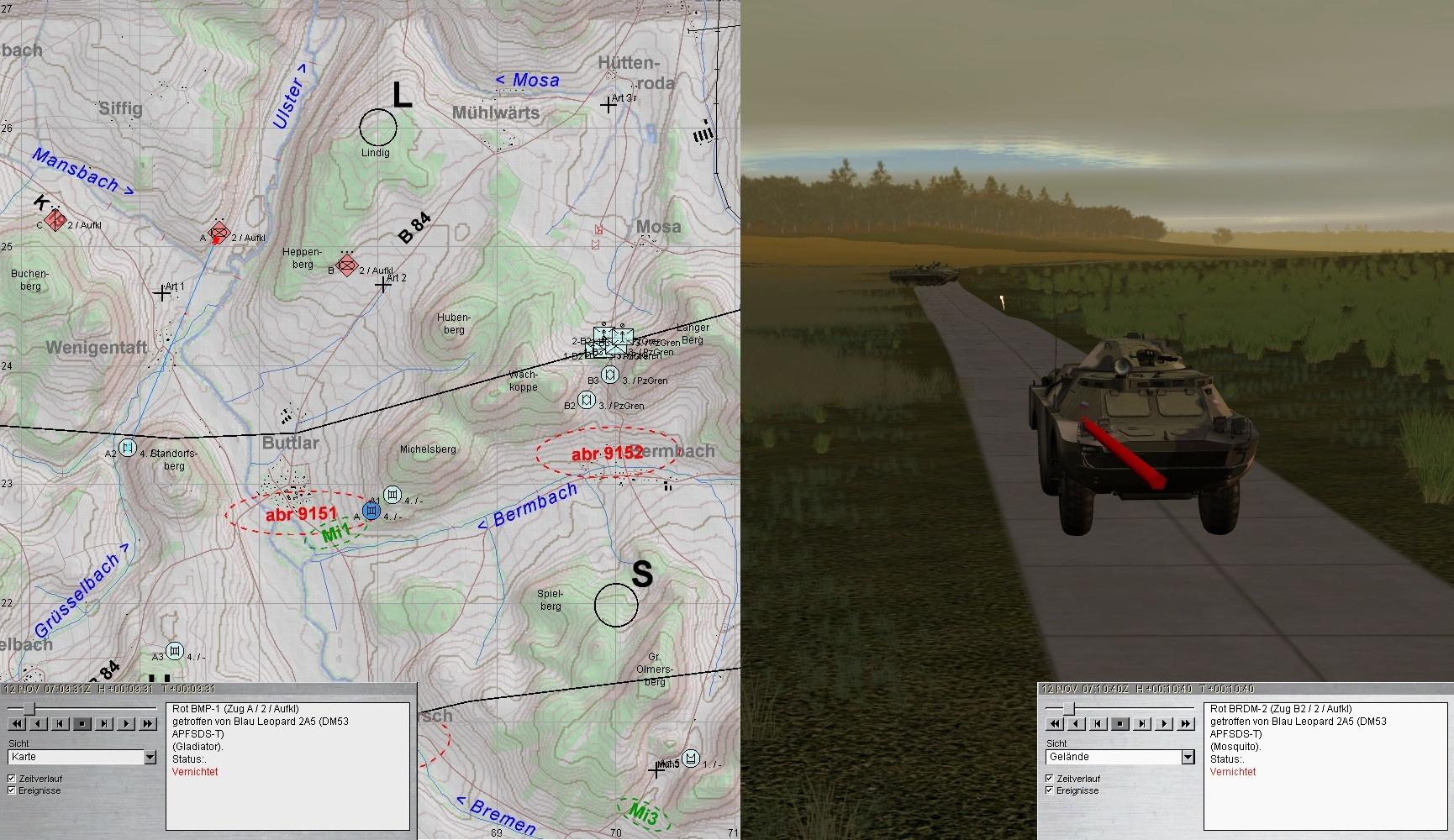Toggle Zeitverlauf checkbox in the Karte panel

click(x=12, y=779)
